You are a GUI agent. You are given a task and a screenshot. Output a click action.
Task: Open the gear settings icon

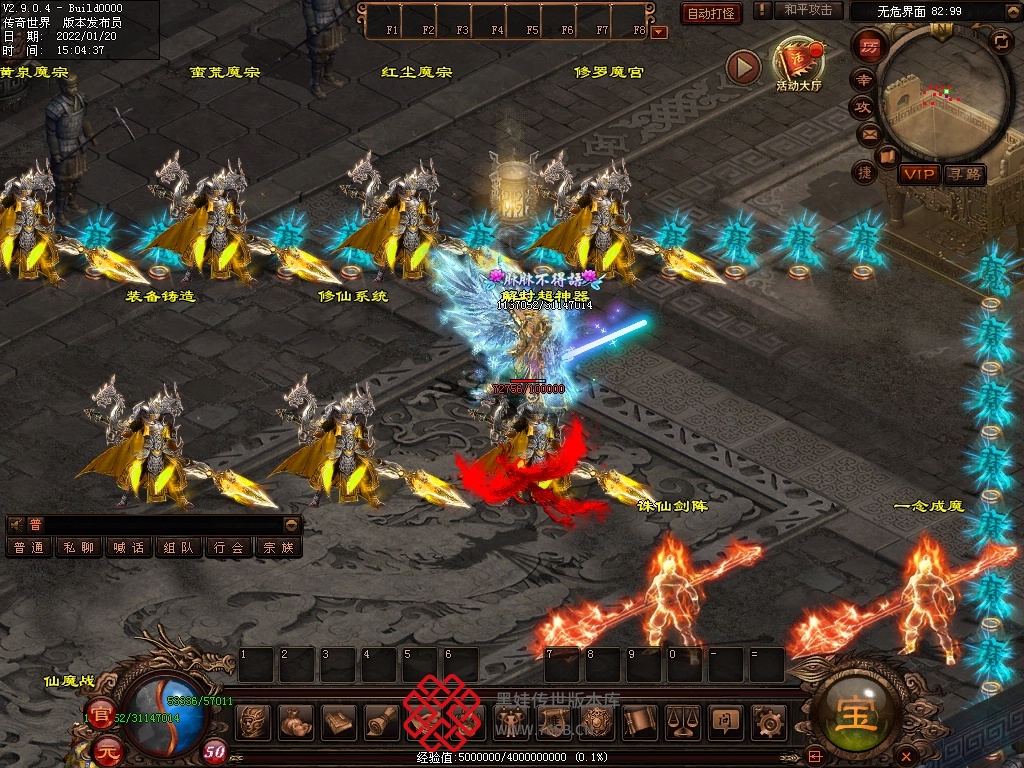point(768,721)
